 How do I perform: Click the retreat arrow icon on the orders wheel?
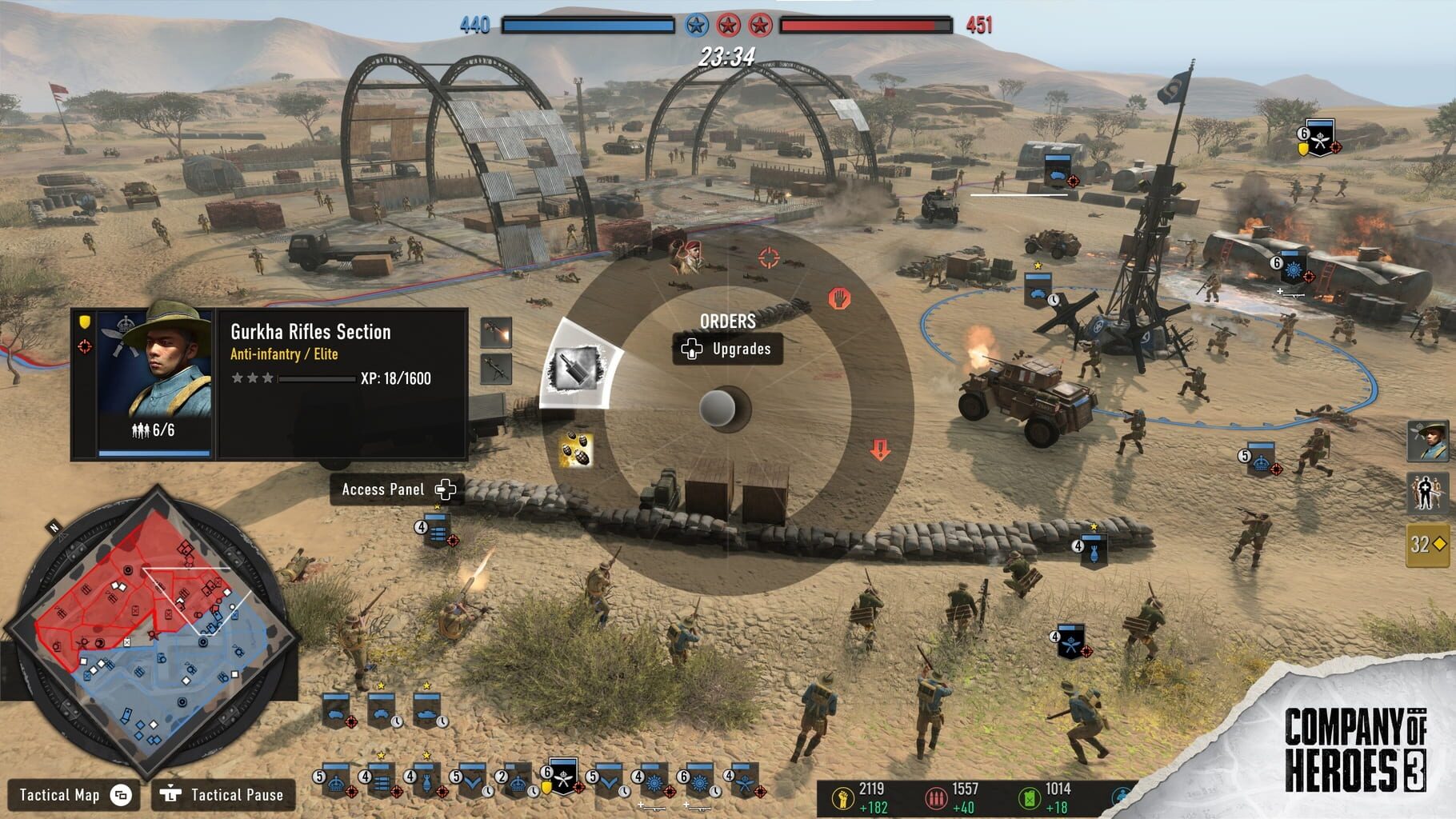point(879,448)
